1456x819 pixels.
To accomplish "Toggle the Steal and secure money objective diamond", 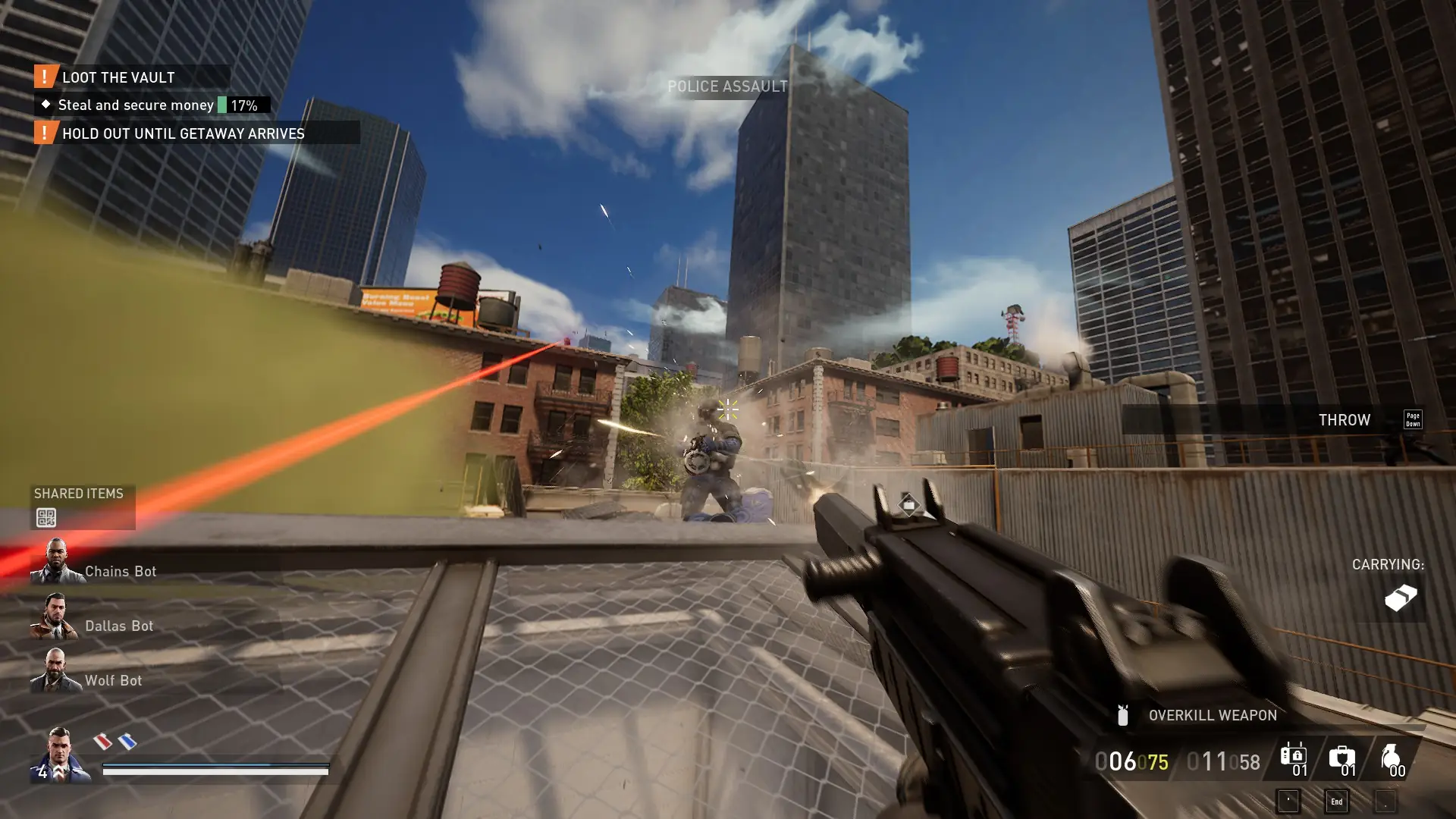I will [x=46, y=105].
